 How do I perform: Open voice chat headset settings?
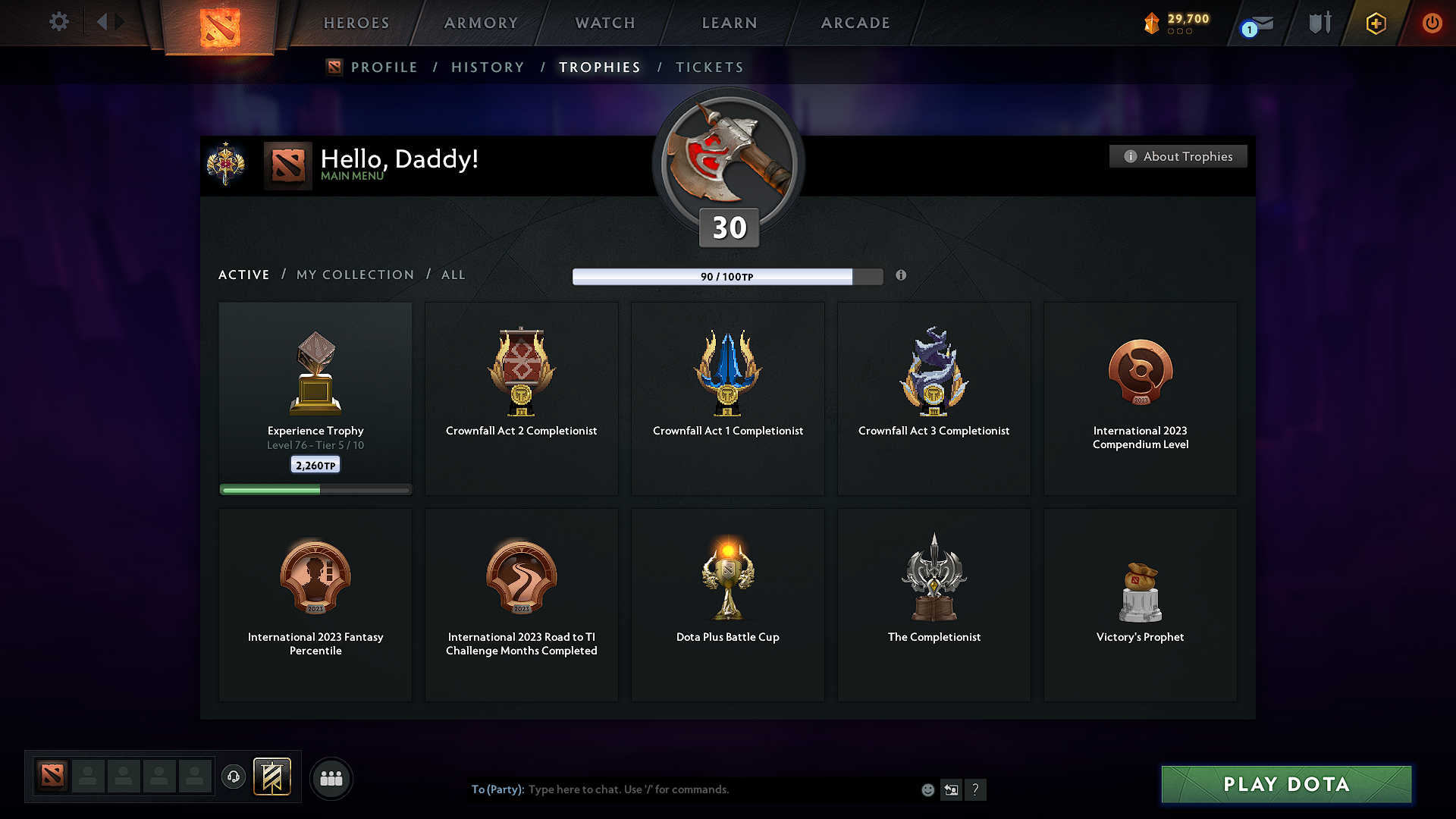pos(234,777)
